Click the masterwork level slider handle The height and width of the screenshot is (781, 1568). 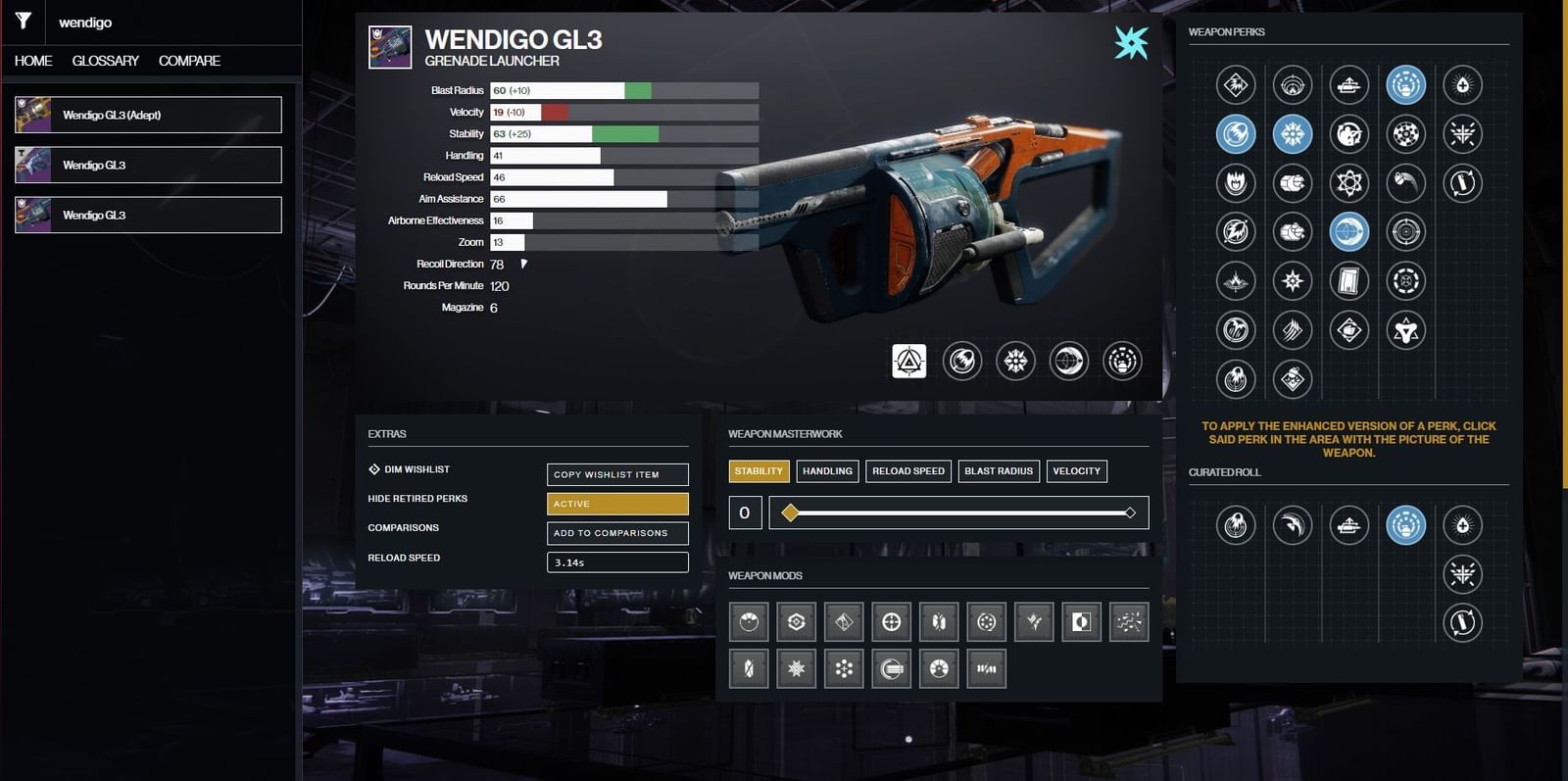(x=790, y=512)
